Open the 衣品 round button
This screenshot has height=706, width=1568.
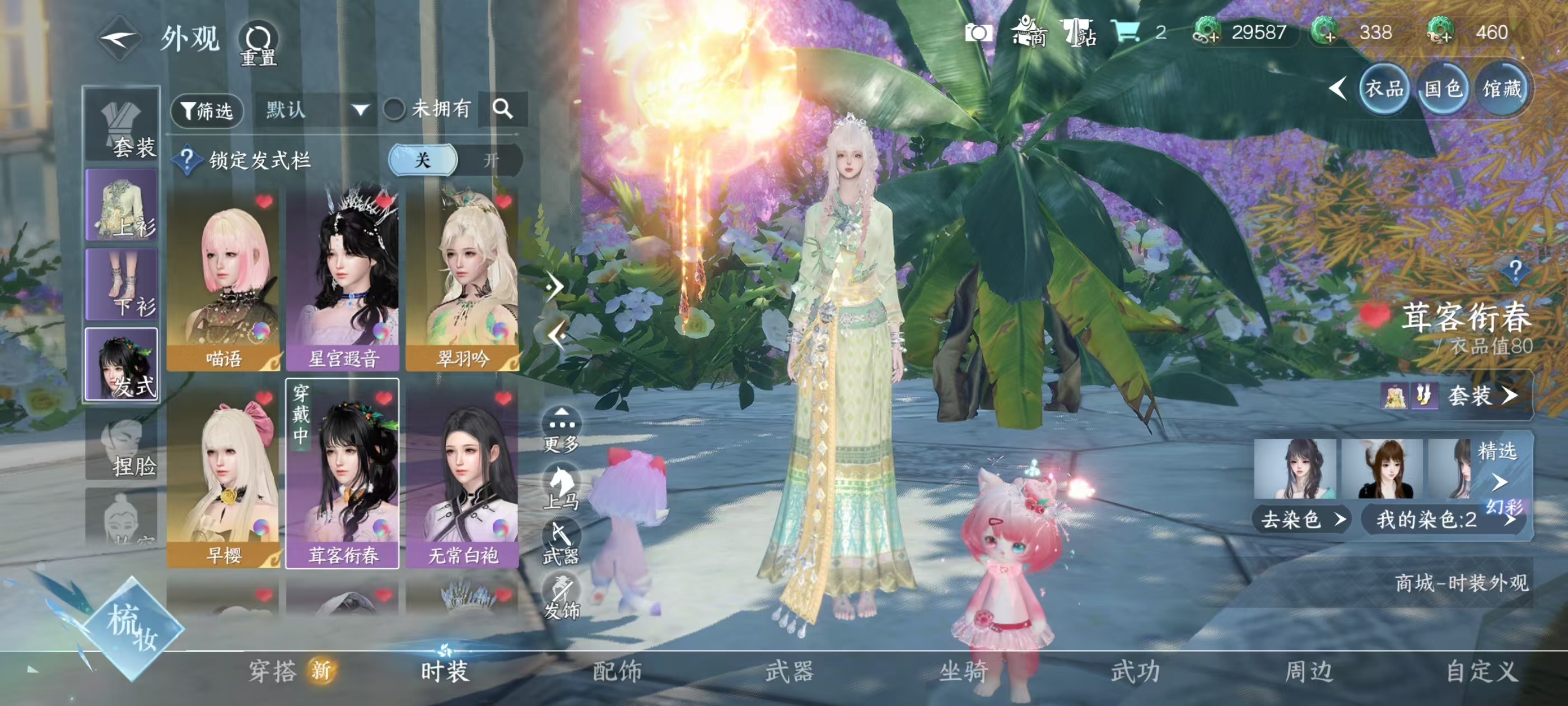[1384, 89]
